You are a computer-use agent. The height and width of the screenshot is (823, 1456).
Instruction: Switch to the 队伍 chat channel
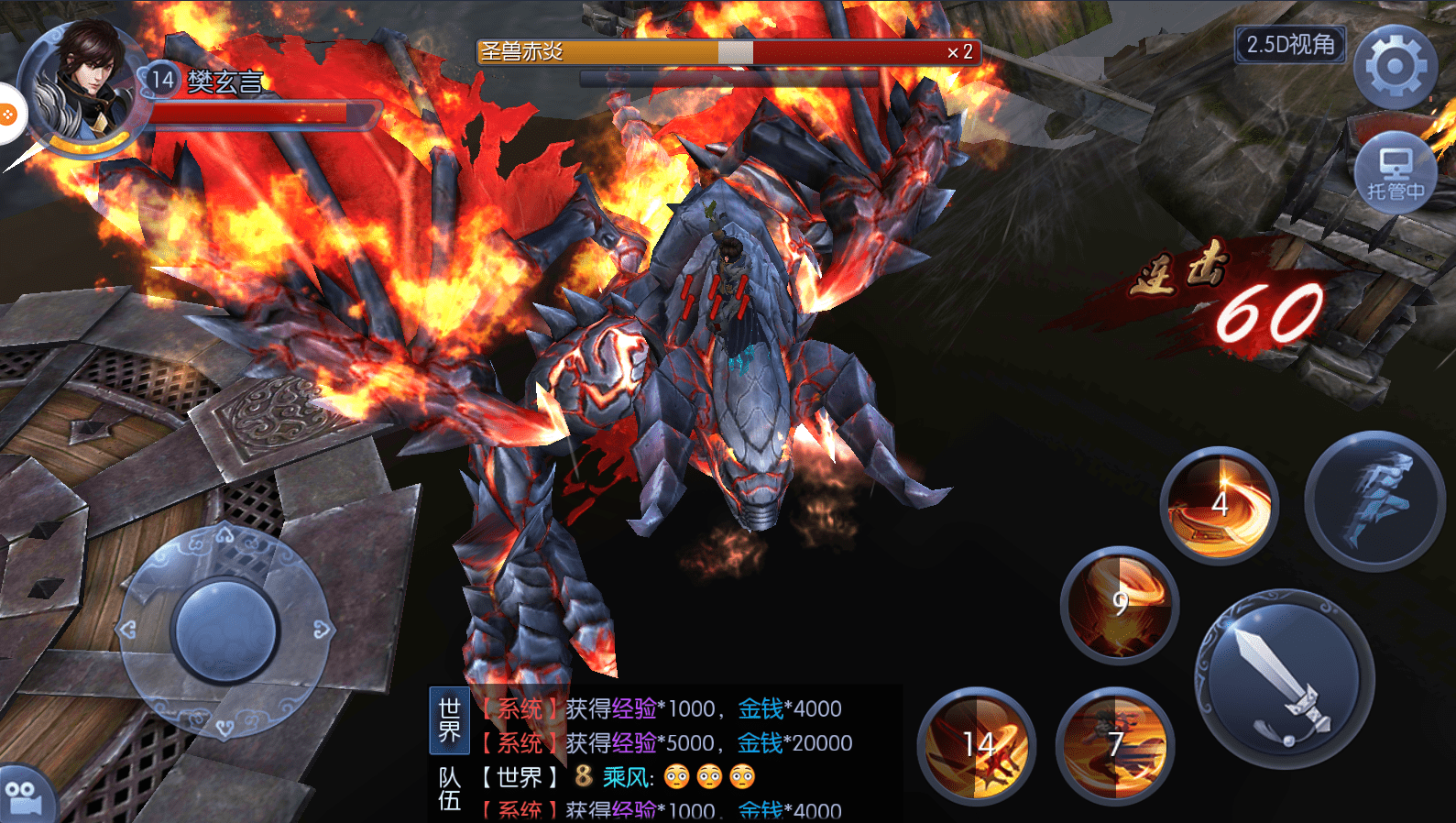[x=449, y=790]
